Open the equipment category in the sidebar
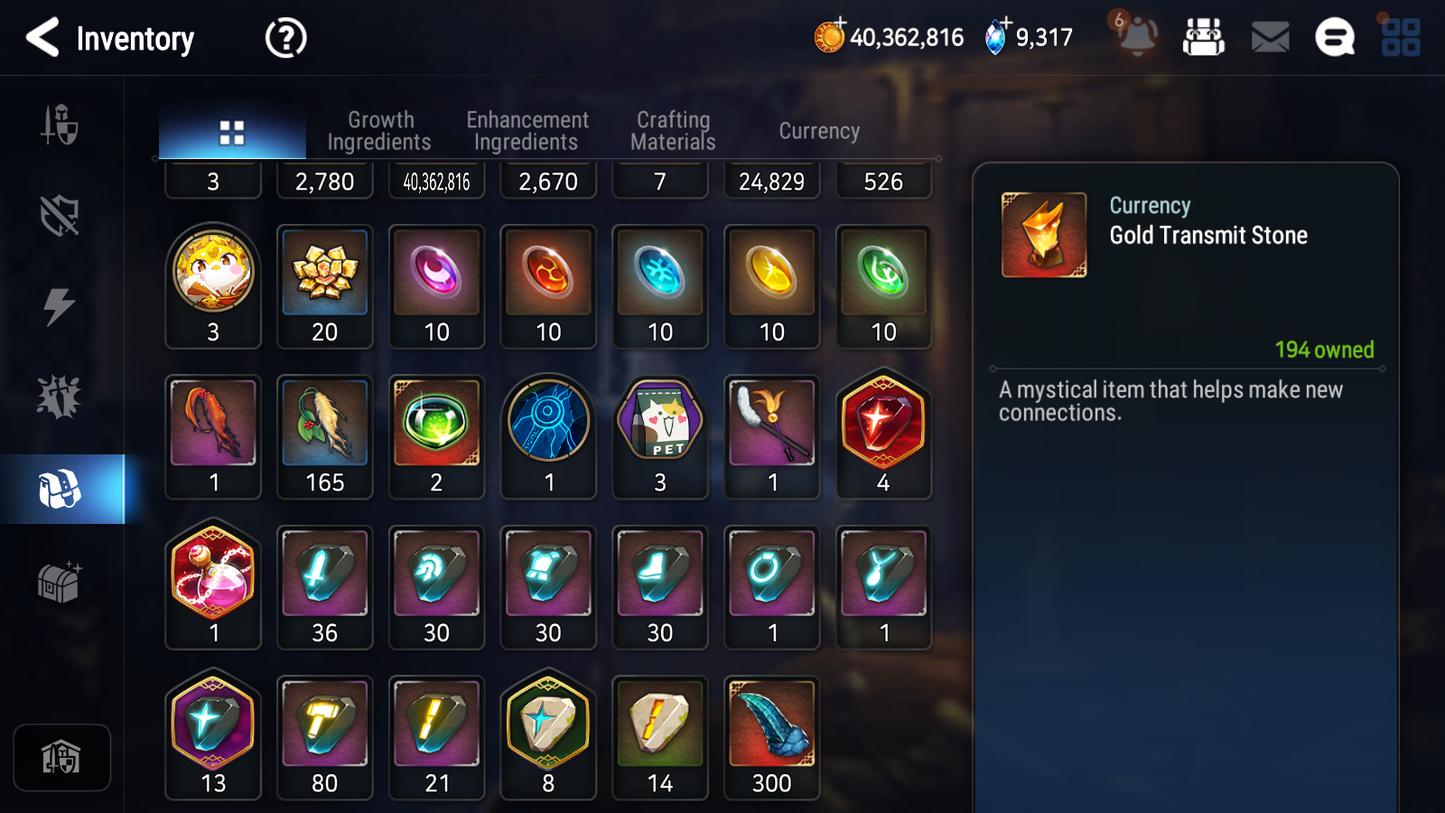The image size is (1445, 813). (60, 125)
